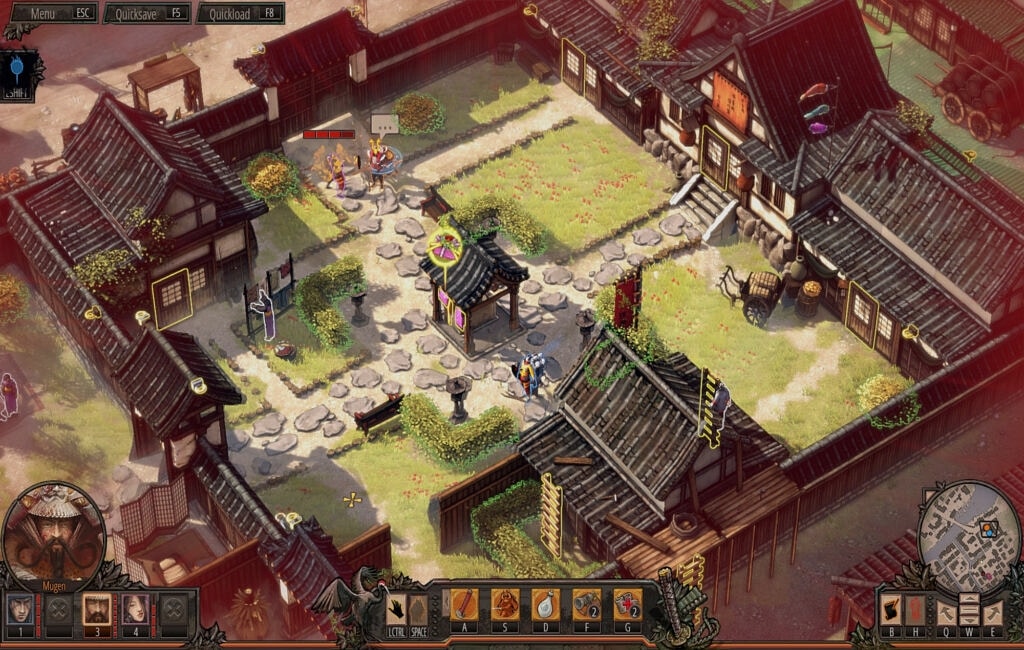
Task: Rotate the camera left with the arrow button
Action: point(946,612)
